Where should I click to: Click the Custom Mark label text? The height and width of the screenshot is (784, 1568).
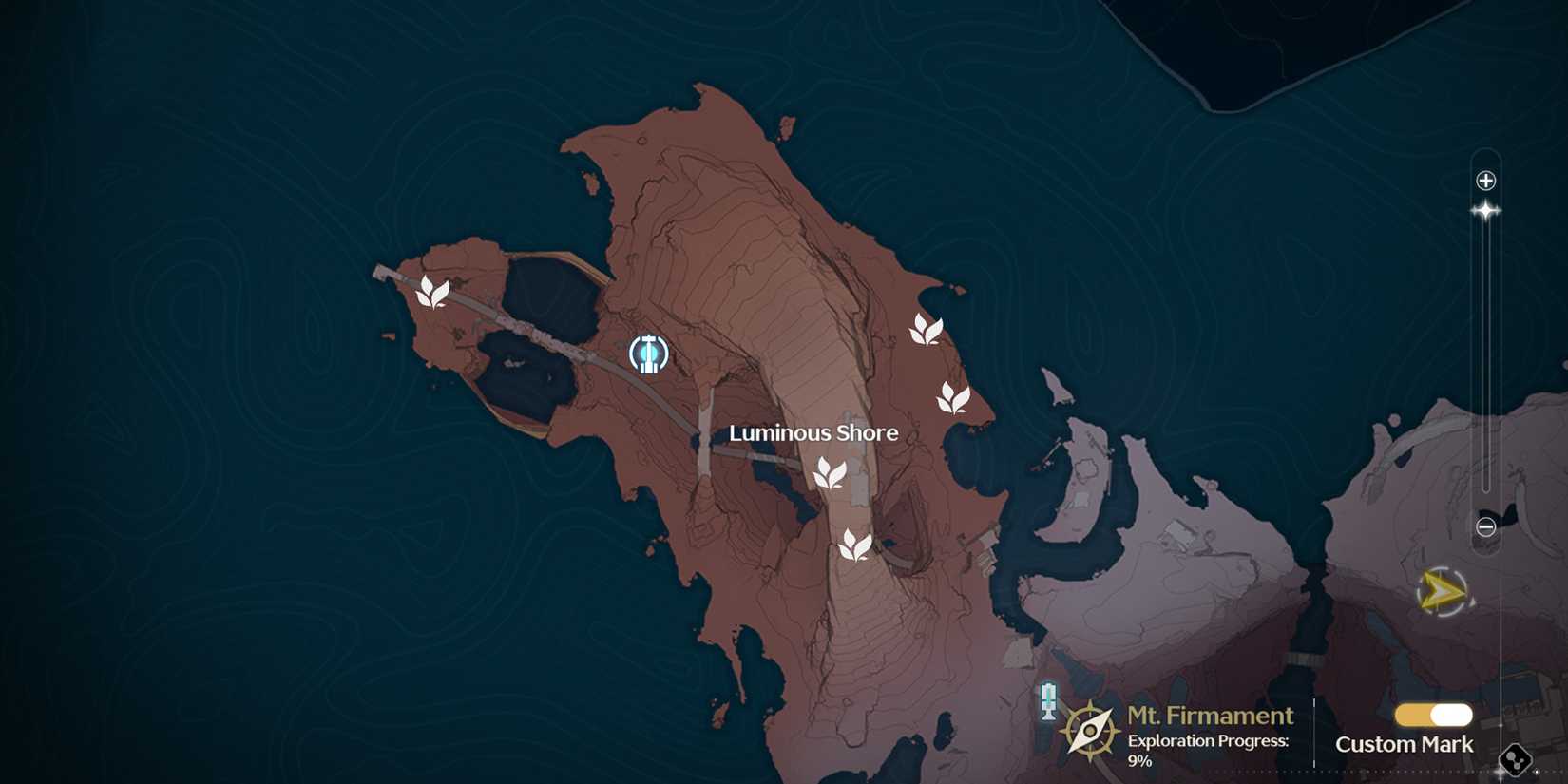point(1403,745)
